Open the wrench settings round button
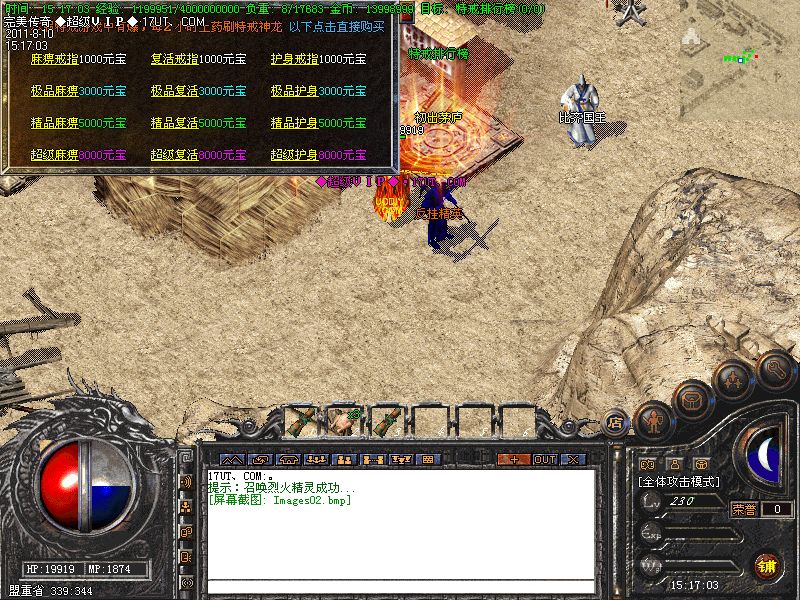This screenshot has height=600, width=800. pyautogui.click(x=775, y=369)
